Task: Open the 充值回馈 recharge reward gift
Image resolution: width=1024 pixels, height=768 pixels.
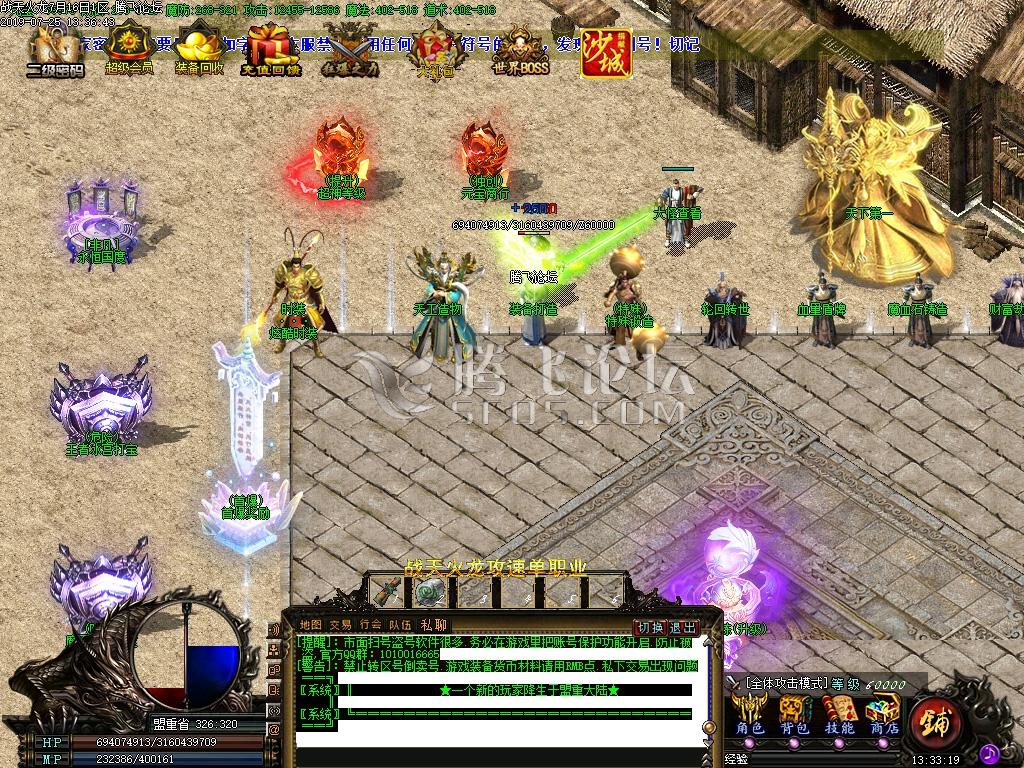Action: click(x=270, y=50)
